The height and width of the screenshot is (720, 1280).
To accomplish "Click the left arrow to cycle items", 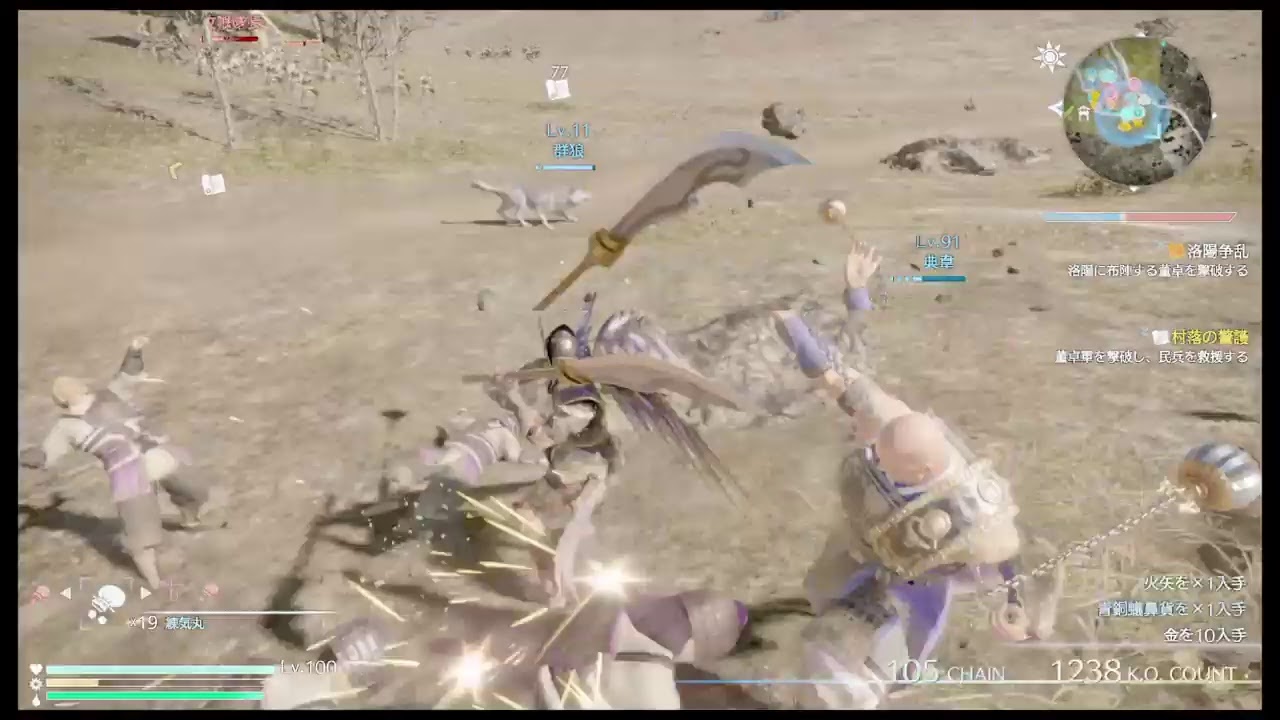I will [65, 592].
